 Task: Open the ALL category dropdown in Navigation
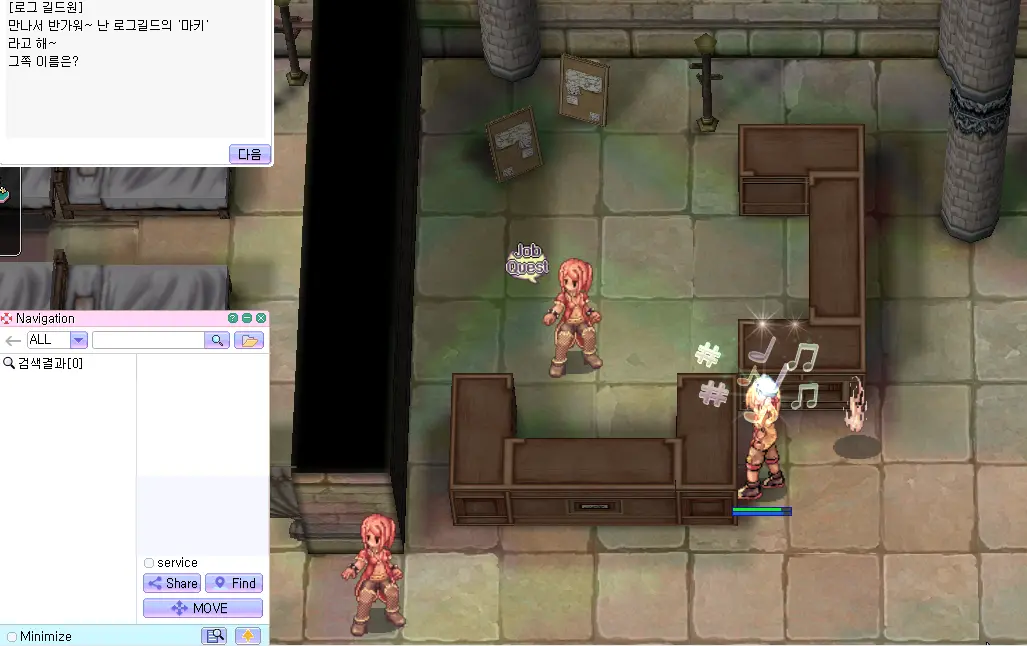click(78, 340)
